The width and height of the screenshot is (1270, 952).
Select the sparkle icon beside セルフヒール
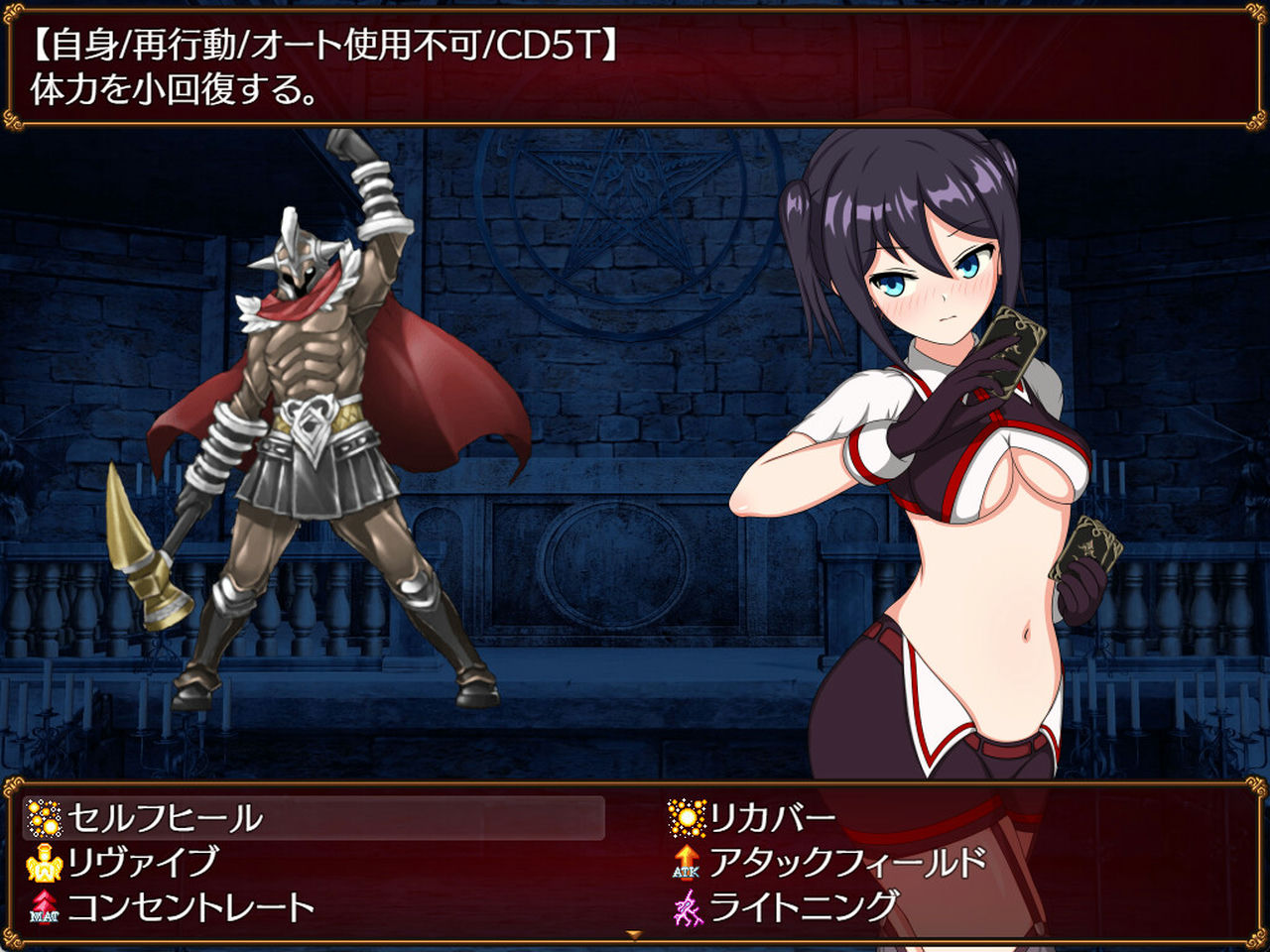click(x=45, y=818)
